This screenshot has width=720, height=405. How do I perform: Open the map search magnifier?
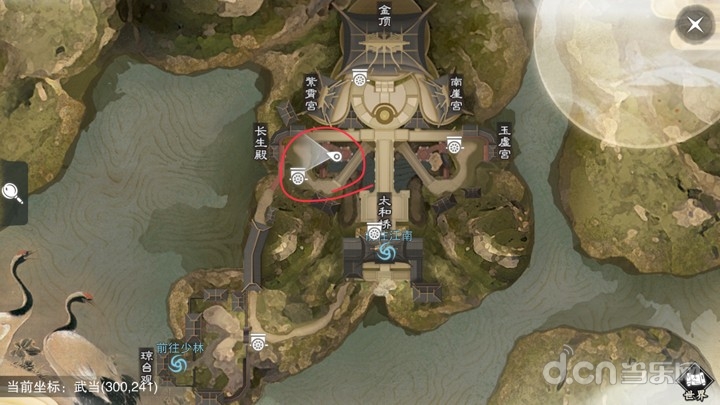click(x=13, y=192)
